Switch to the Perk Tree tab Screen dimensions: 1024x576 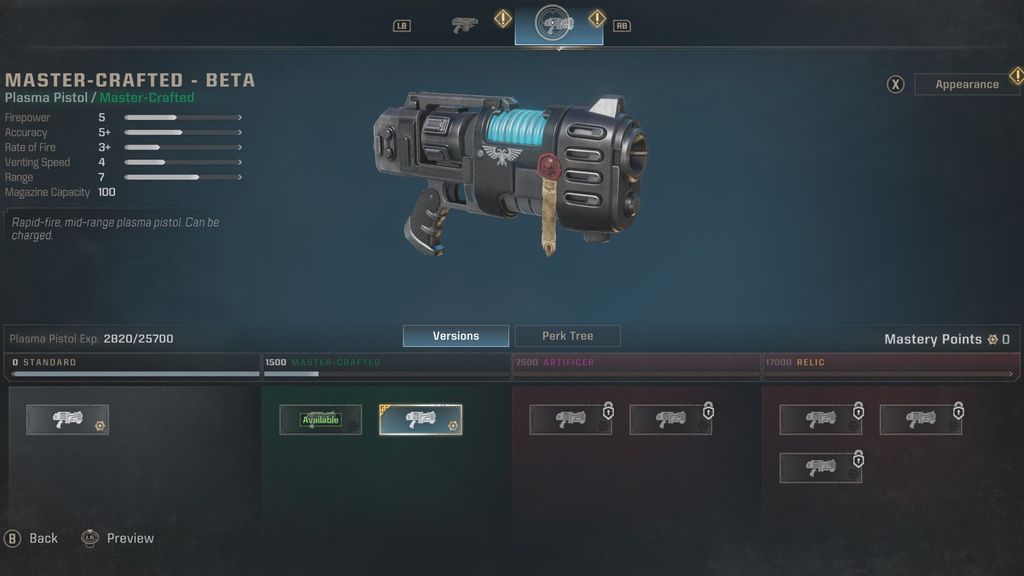point(567,336)
